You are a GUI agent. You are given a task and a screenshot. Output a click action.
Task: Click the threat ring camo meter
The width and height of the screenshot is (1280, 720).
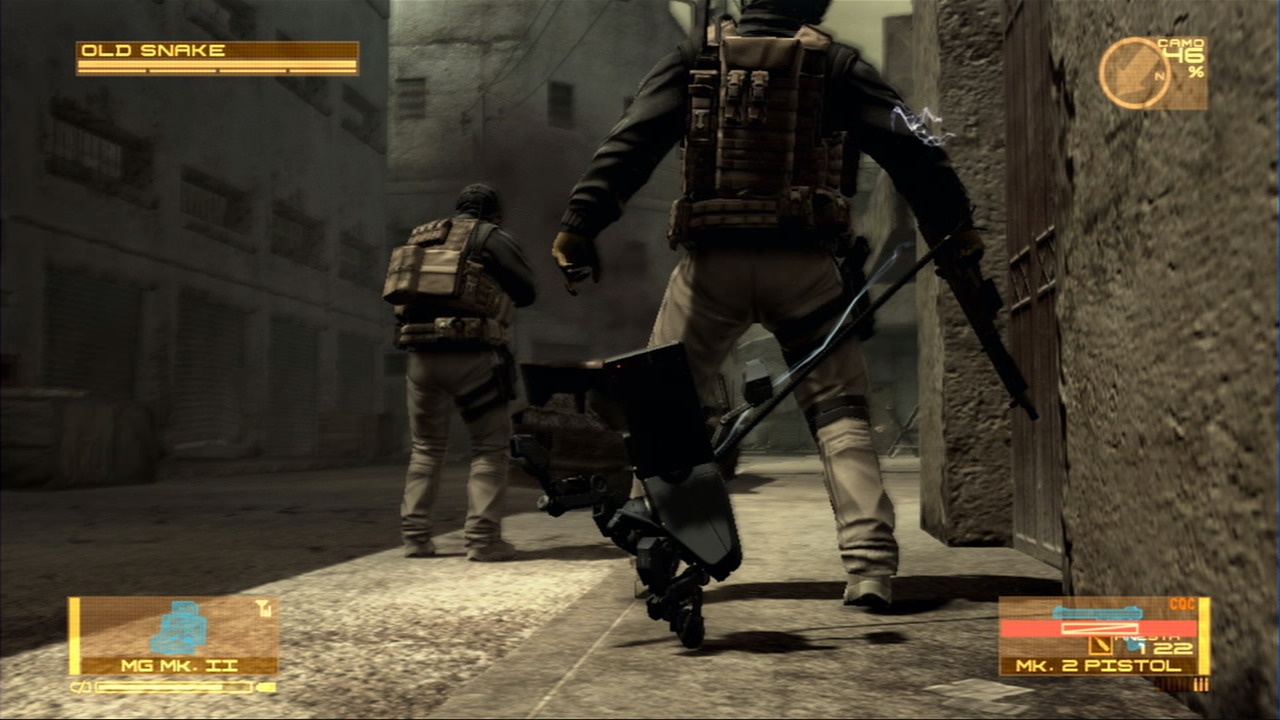coord(1136,70)
